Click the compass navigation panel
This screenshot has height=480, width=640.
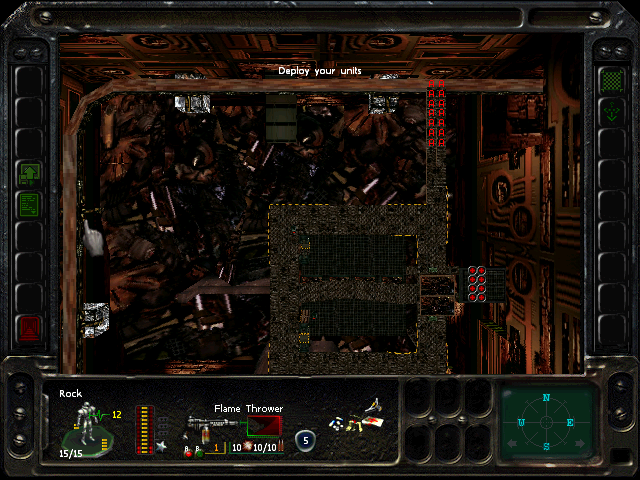547,421
